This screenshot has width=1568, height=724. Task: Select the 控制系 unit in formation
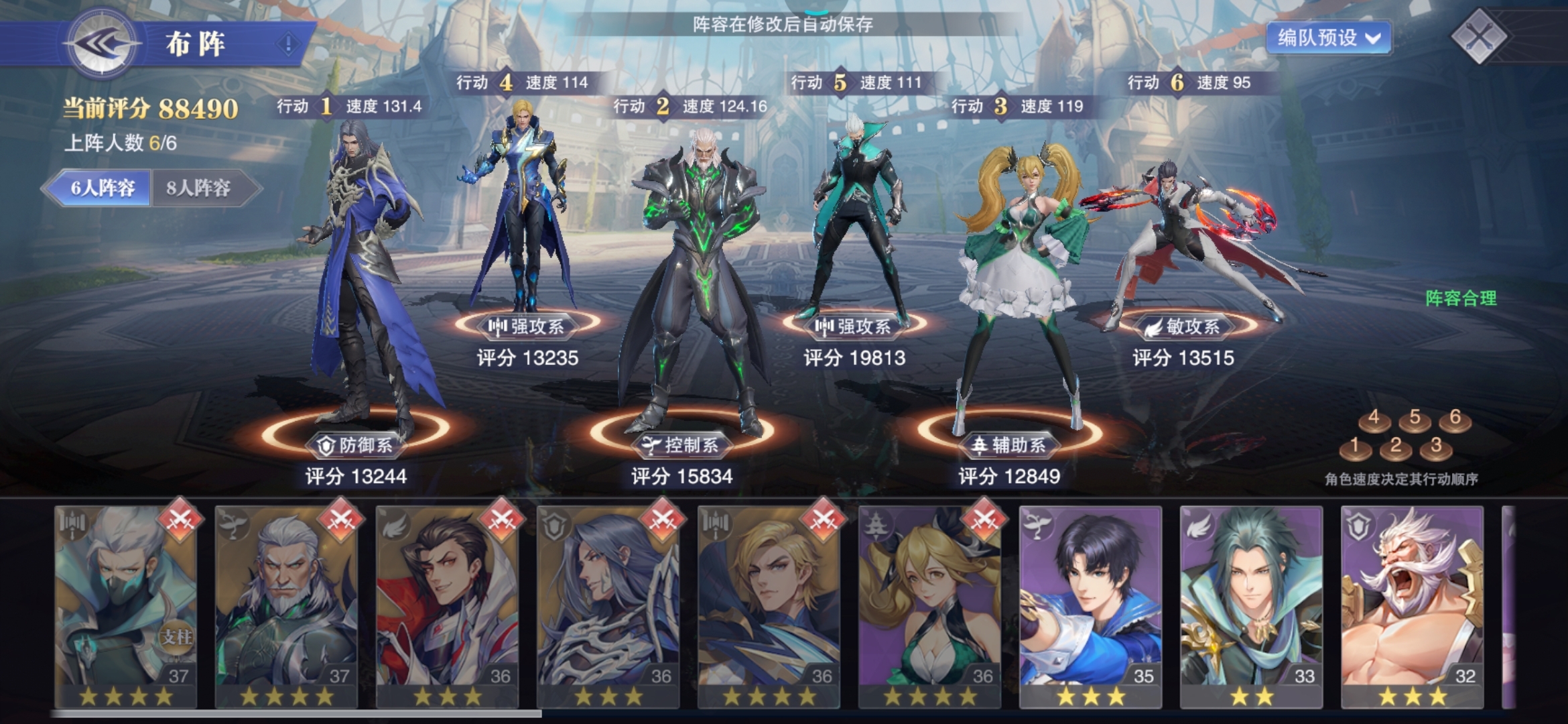[x=697, y=282]
